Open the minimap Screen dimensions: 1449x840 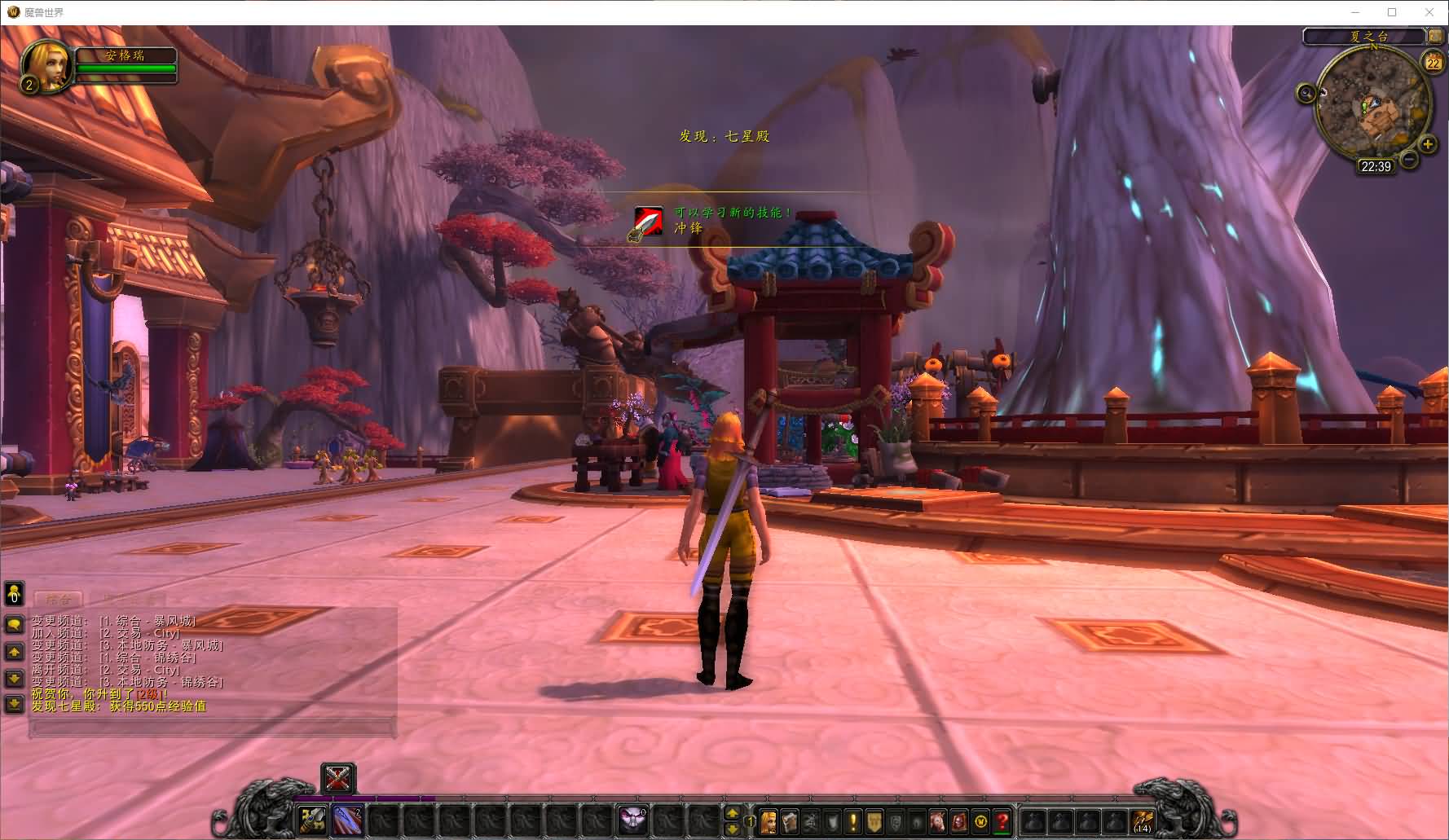1372,103
